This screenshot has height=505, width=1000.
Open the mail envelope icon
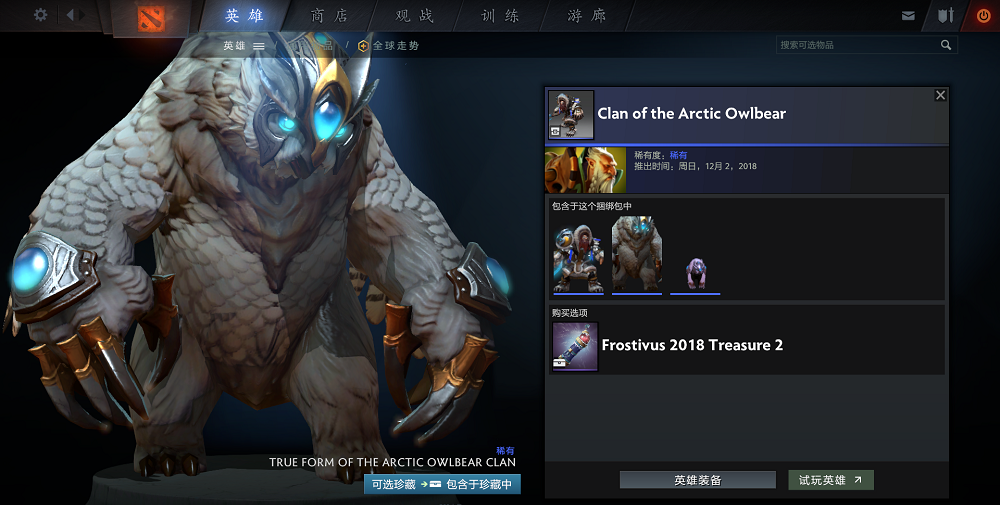click(x=908, y=16)
